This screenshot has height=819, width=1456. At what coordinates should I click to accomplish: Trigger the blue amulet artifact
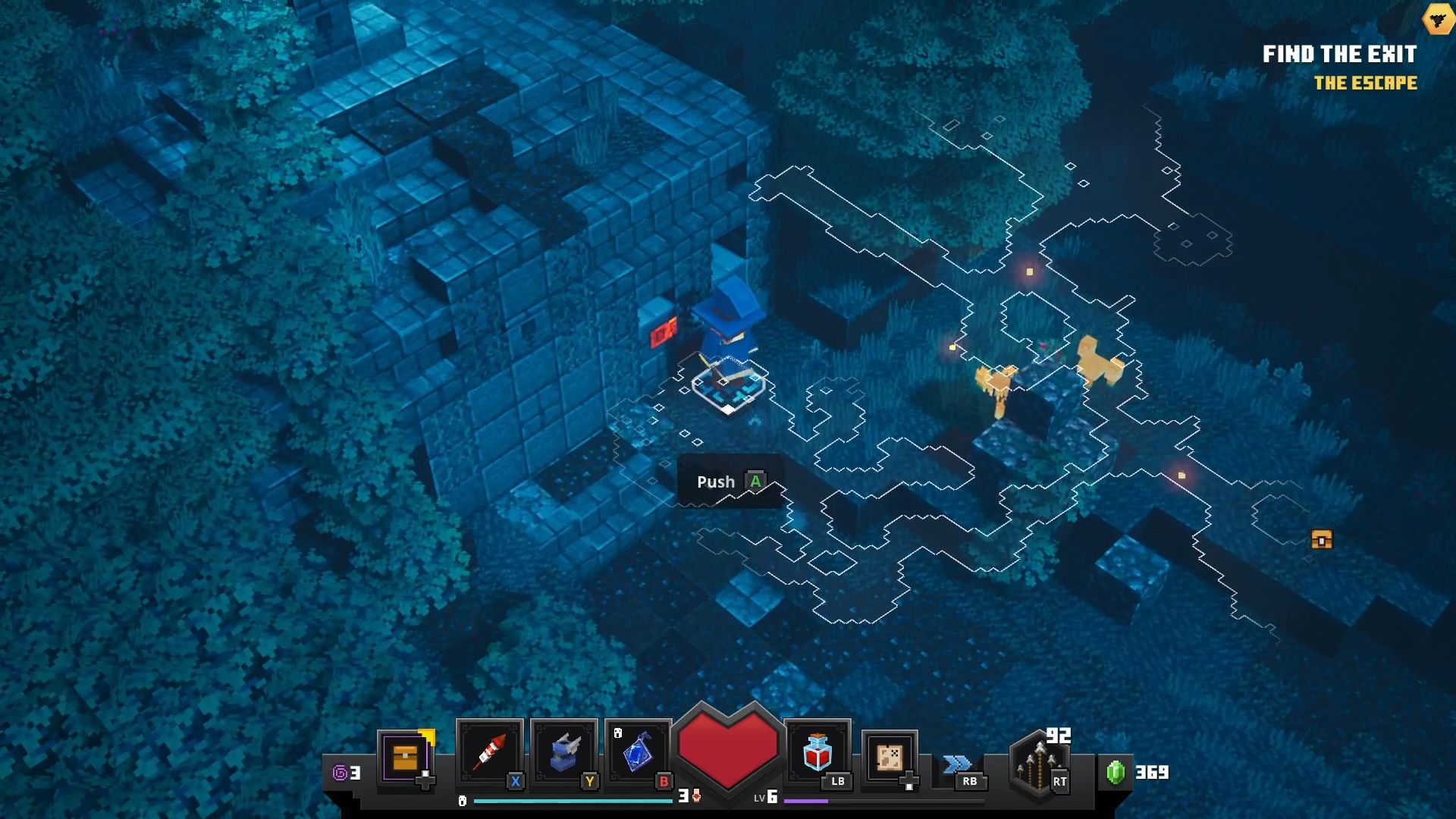[x=638, y=753]
